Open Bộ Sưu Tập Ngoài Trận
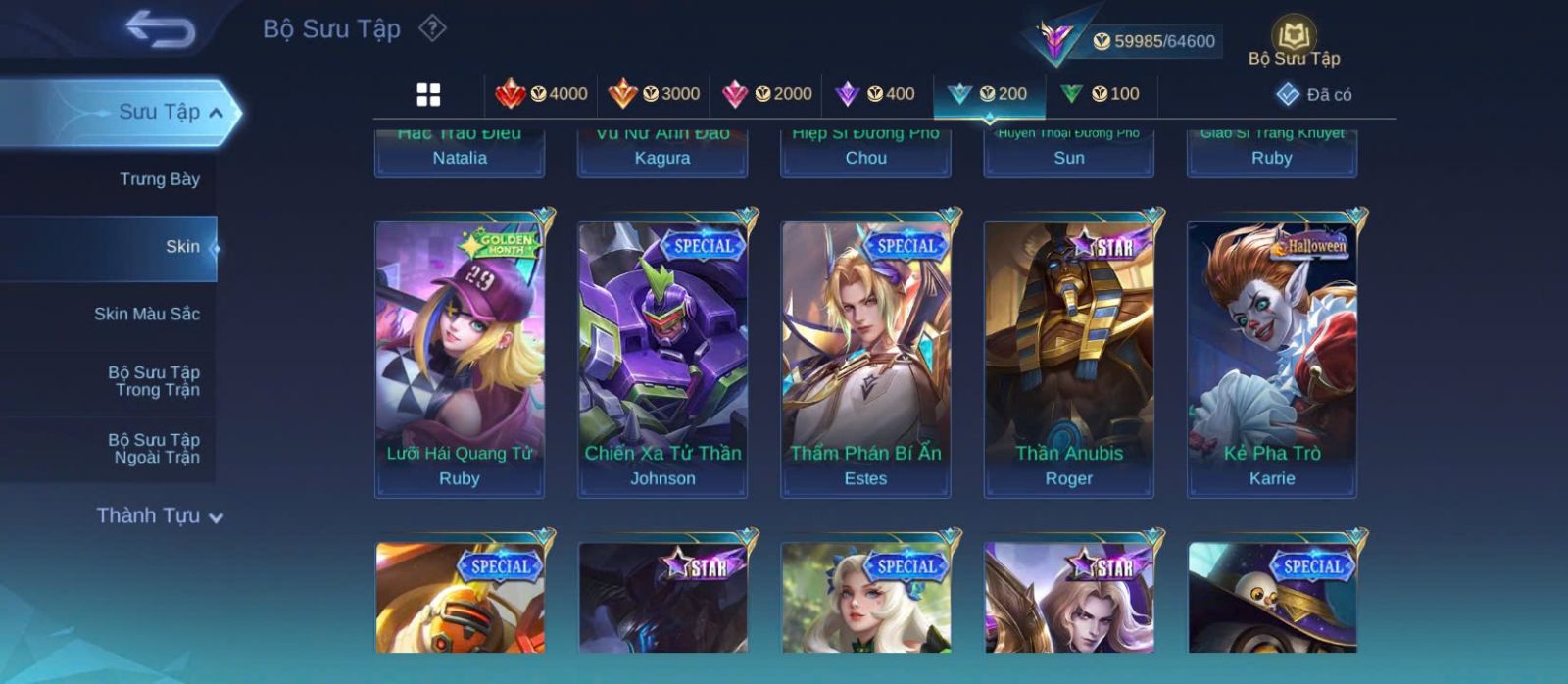 (x=154, y=449)
